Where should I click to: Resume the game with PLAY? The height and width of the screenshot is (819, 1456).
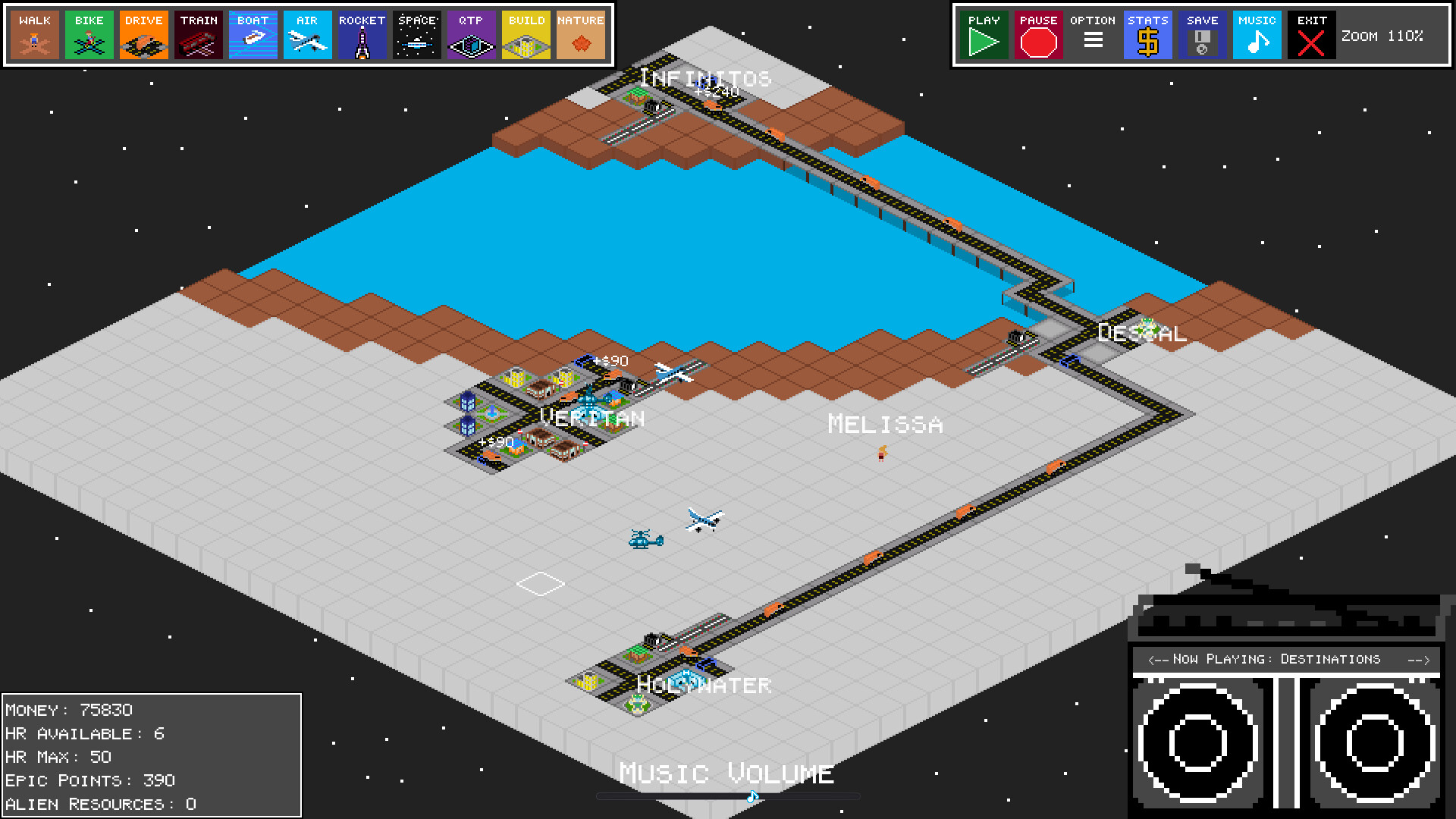[984, 34]
